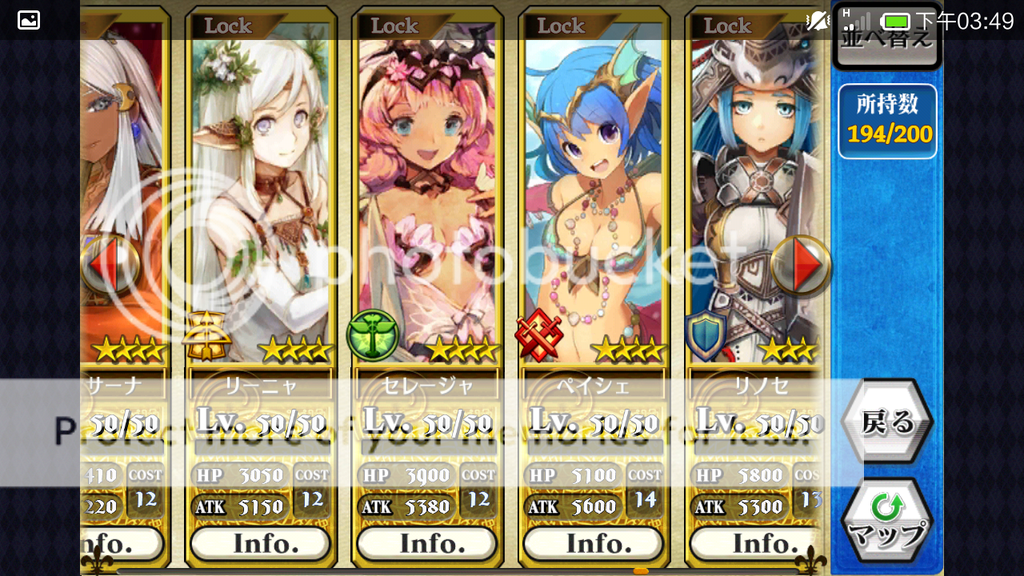
Task: Open Info for セレージャ card
Action: pyautogui.click(x=426, y=543)
